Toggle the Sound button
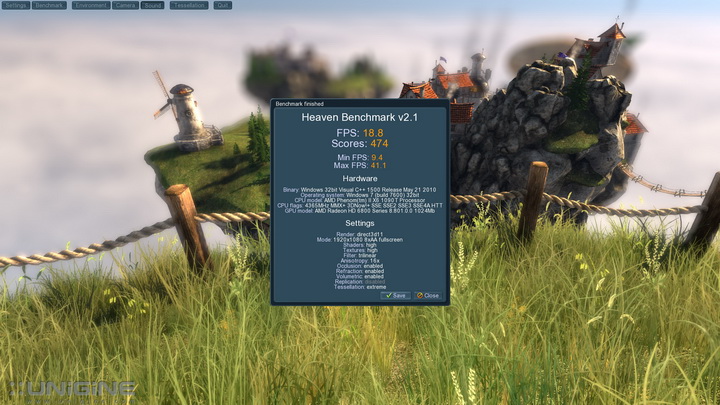Screen dimensions: 720x405 [152, 5]
